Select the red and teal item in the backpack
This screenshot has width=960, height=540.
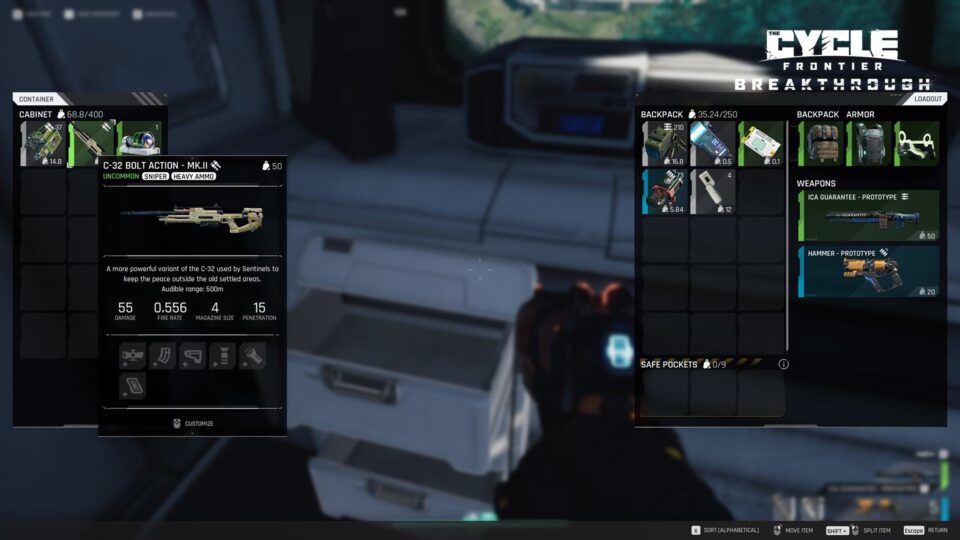tap(664, 192)
